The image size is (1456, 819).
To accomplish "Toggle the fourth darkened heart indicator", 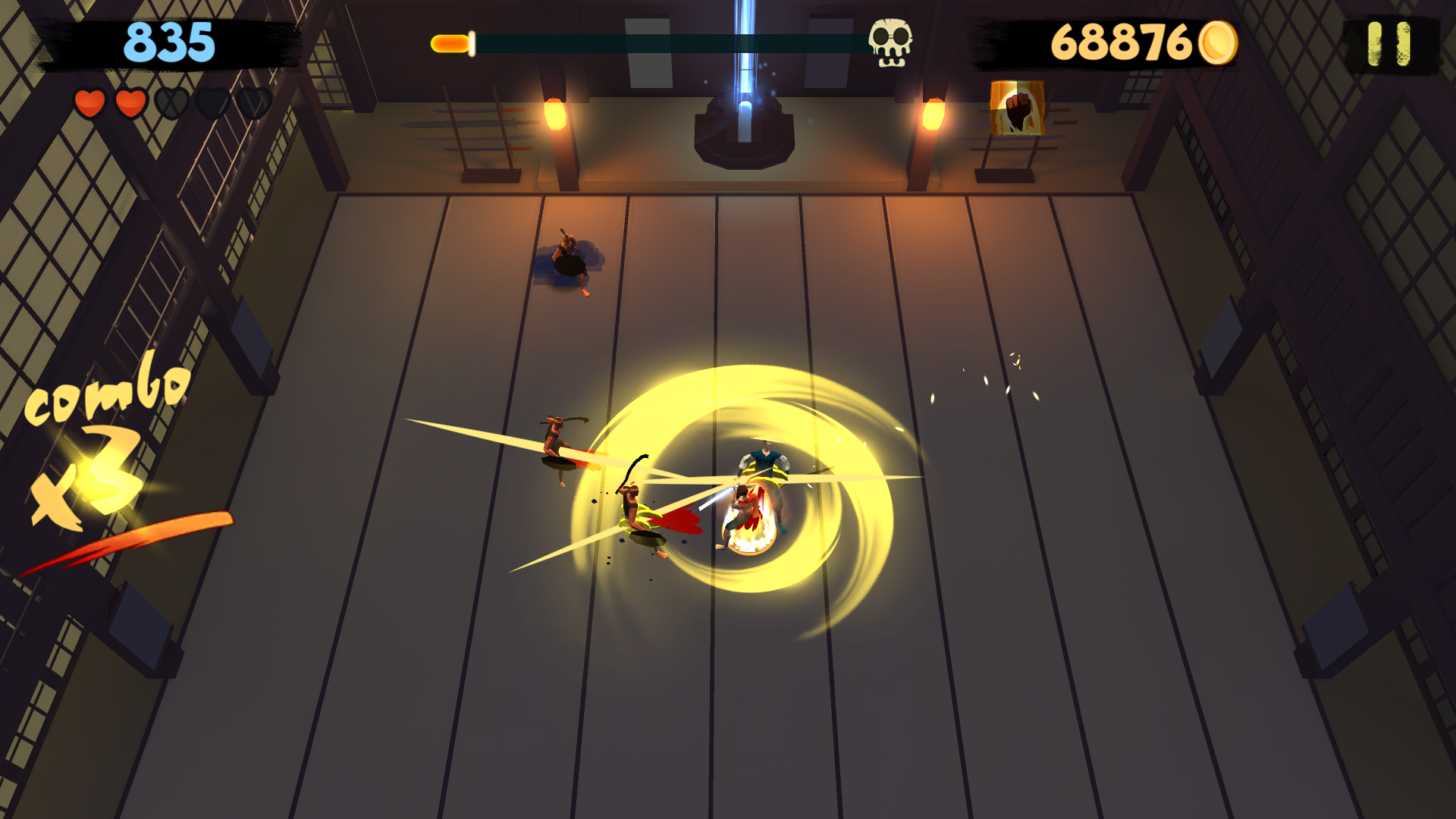I will pos(212,102).
